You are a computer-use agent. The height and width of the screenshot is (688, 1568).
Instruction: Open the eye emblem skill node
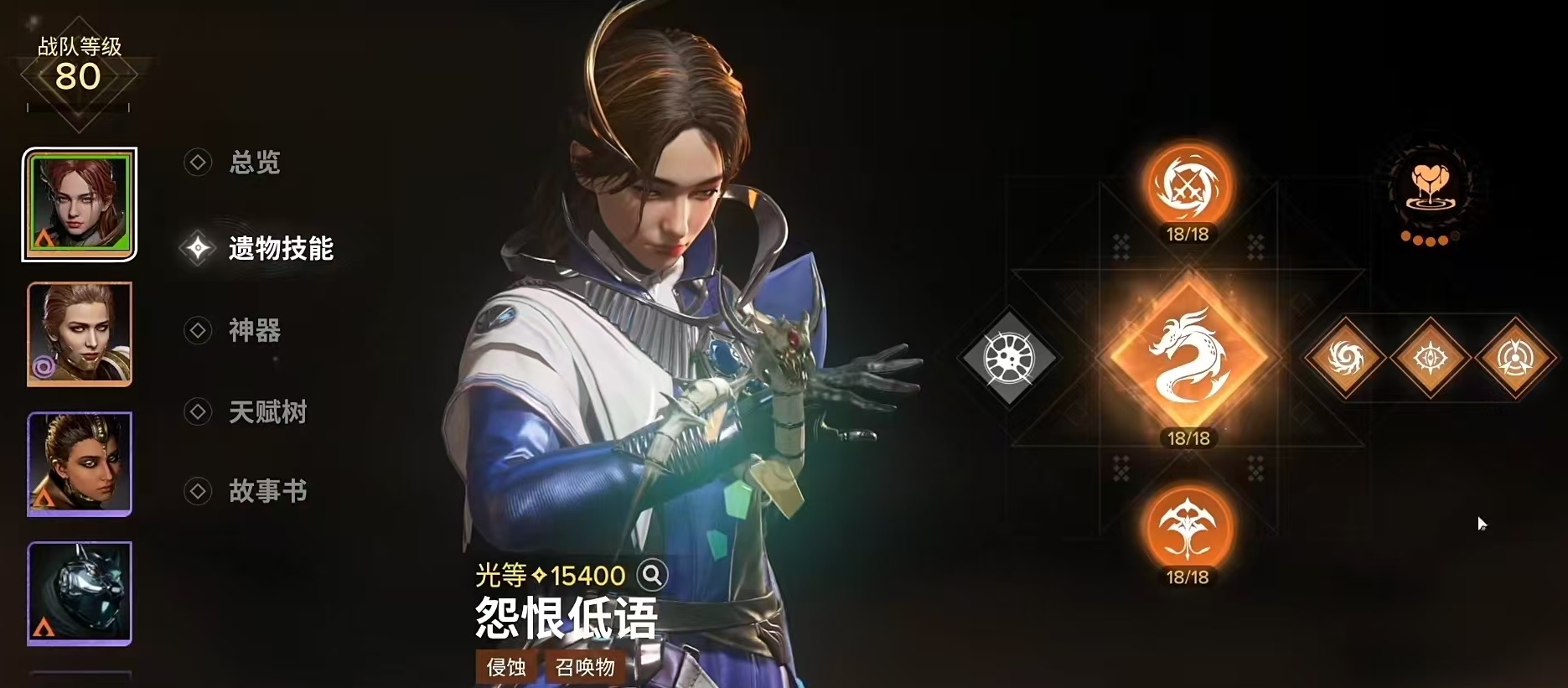1431,356
